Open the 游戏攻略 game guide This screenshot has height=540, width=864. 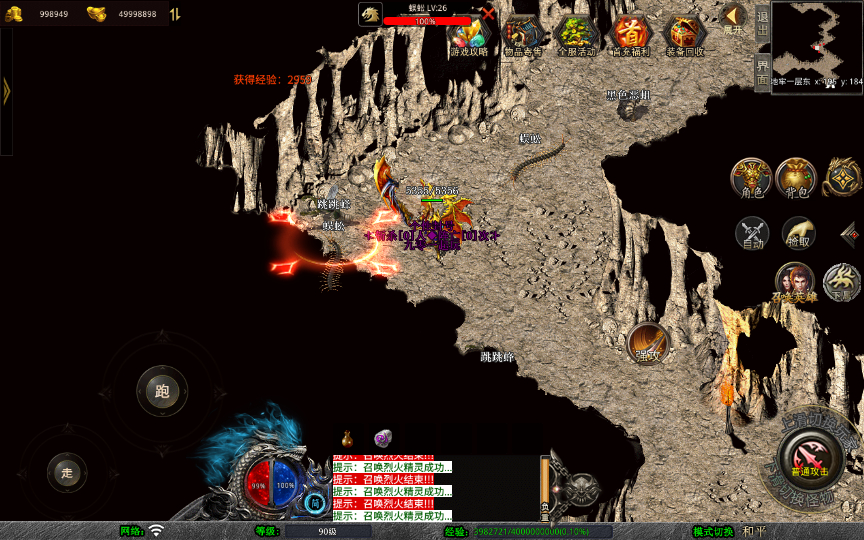(469, 37)
